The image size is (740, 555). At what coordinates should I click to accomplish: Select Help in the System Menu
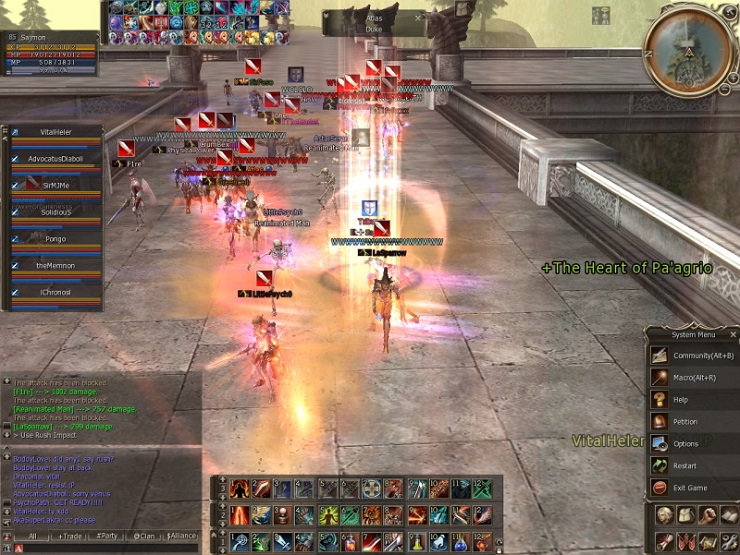click(692, 399)
